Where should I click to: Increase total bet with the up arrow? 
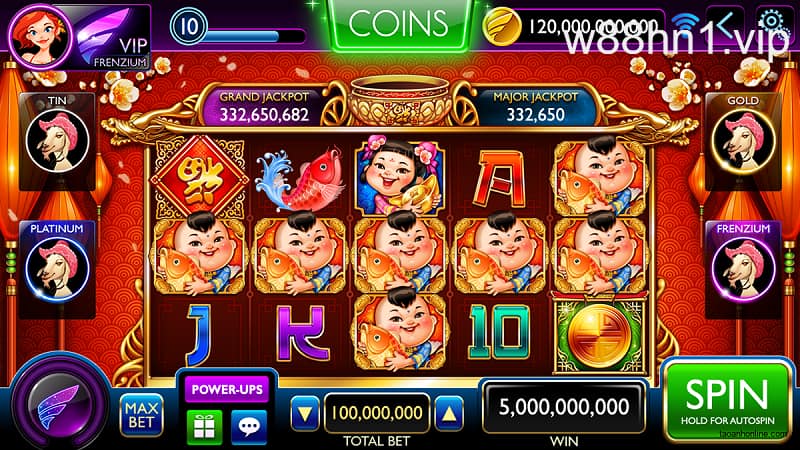pos(449,413)
